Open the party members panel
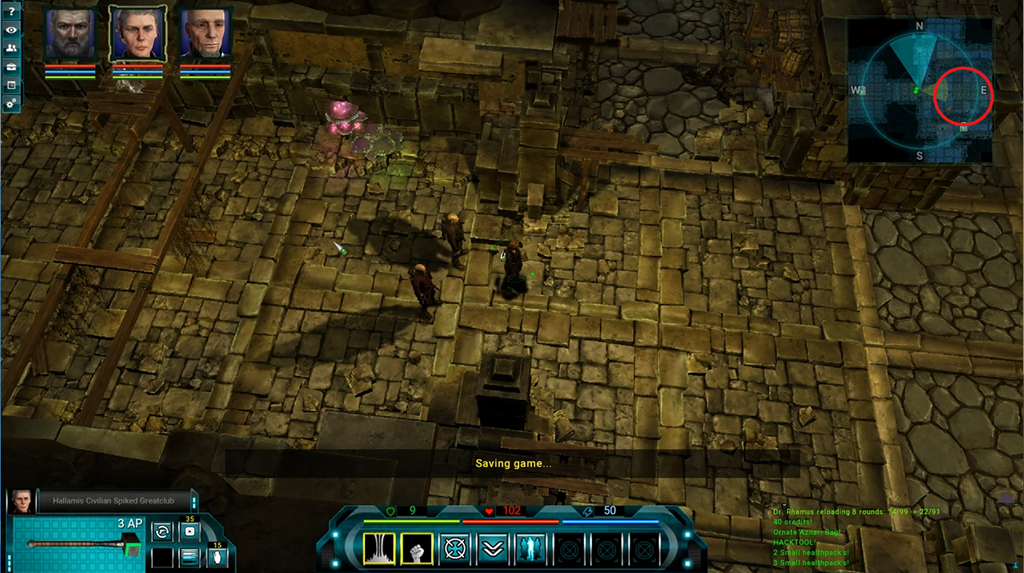 (11, 48)
